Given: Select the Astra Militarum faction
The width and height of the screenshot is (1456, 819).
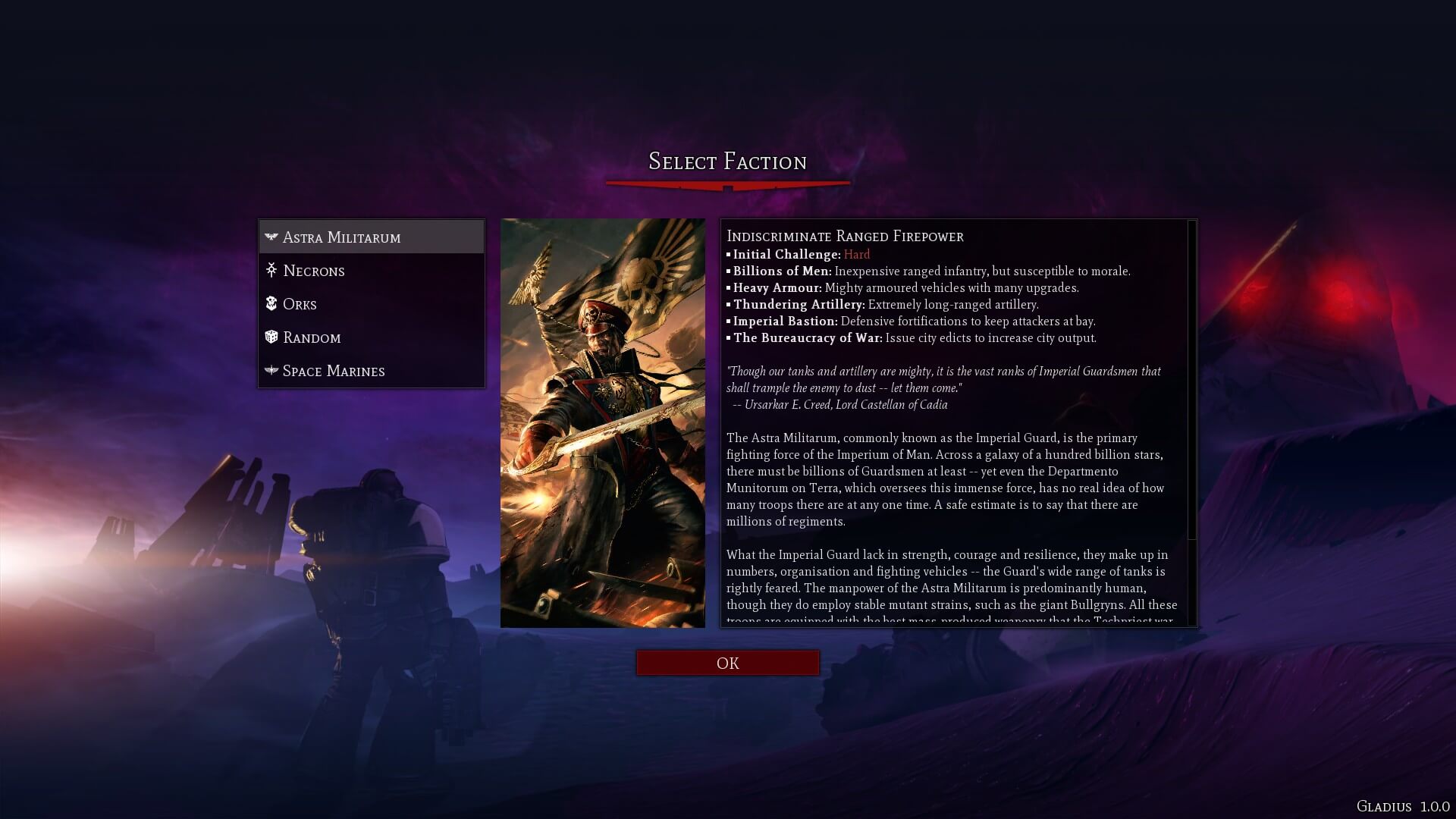Looking at the screenshot, I should point(372,237).
